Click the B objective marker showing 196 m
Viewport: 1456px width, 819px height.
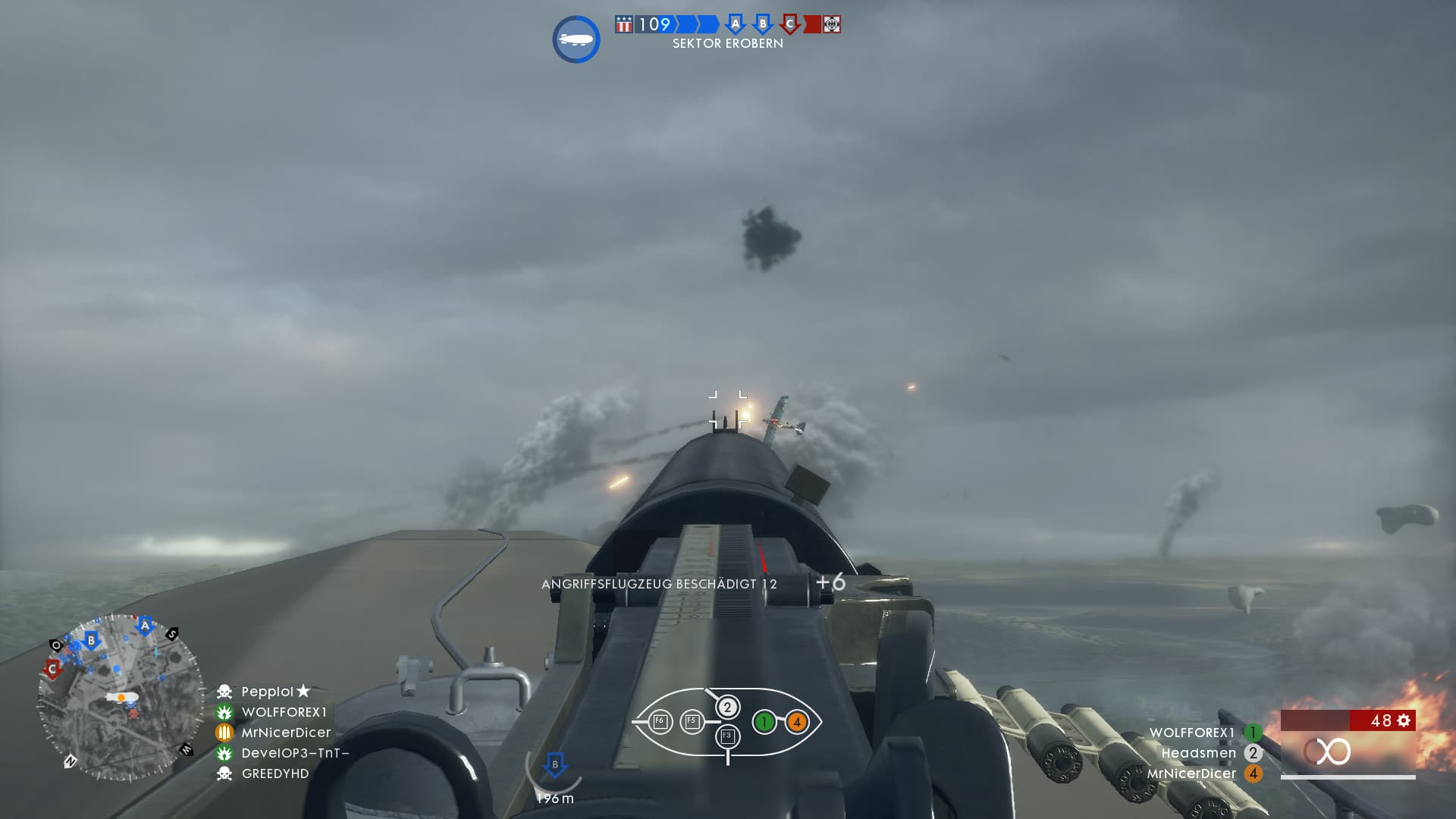tap(555, 764)
